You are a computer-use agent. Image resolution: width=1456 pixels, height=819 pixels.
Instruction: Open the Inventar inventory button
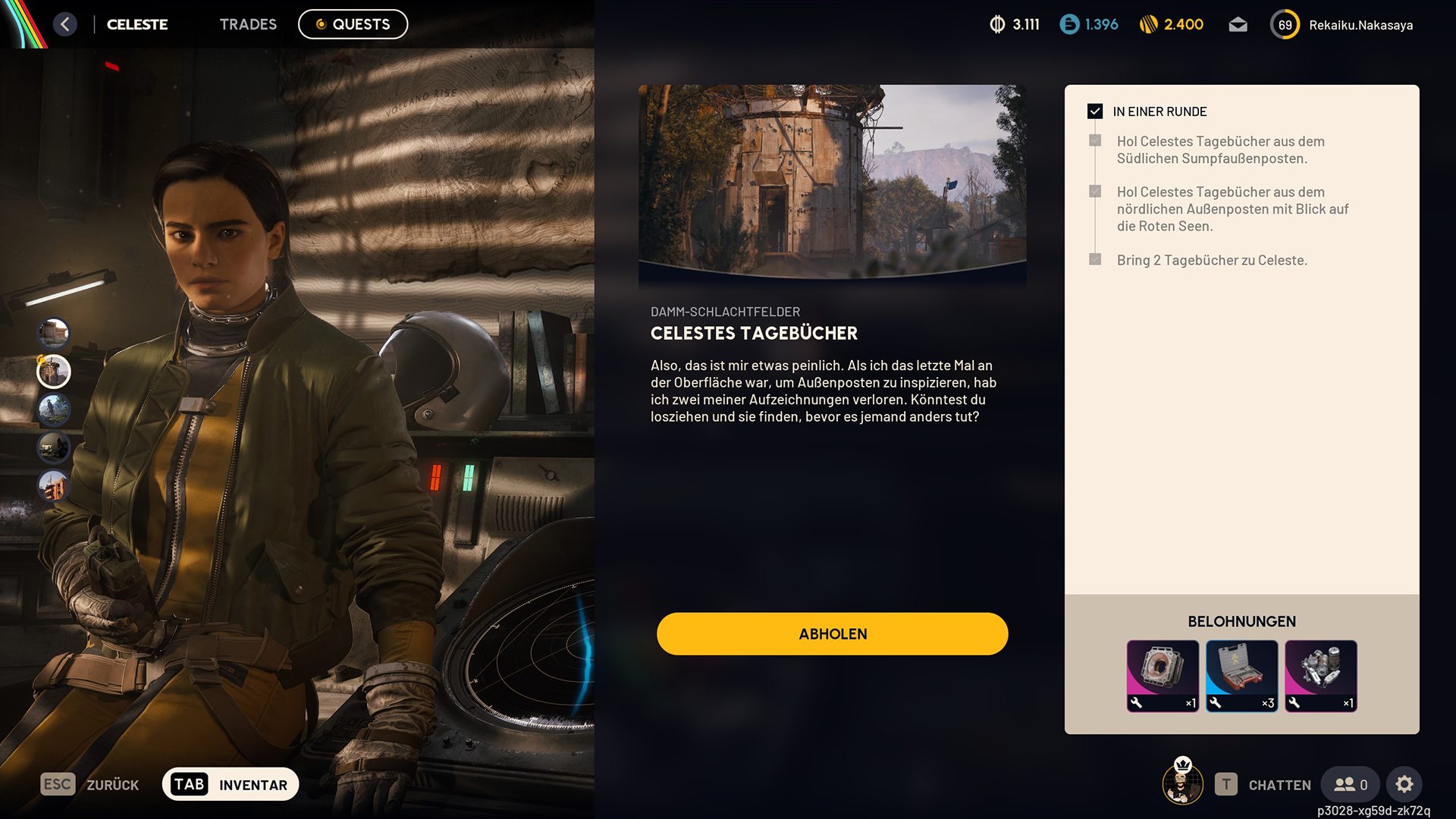click(231, 784)
